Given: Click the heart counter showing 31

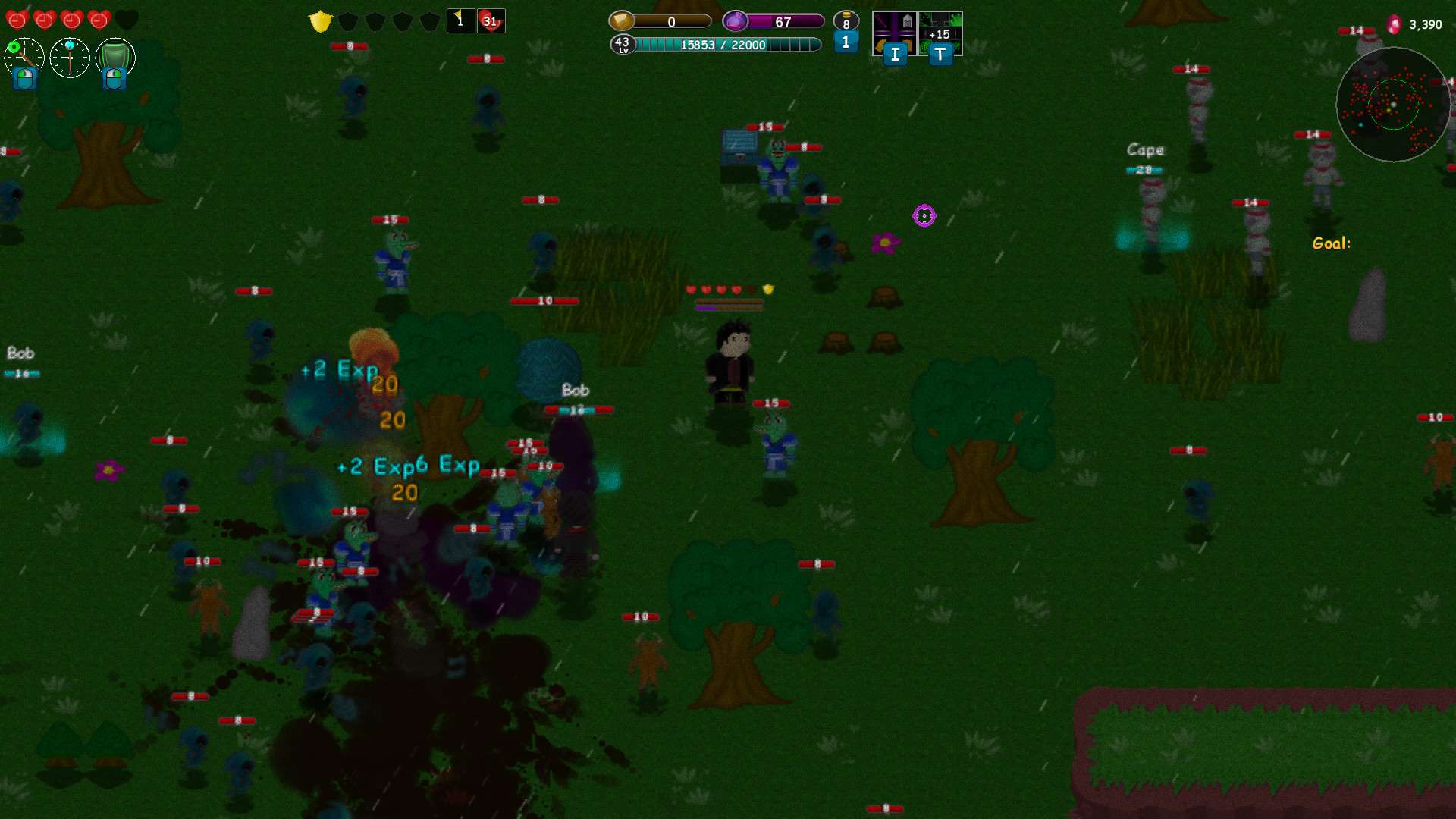Looking at the screenshot, I should tap(492, 21).
